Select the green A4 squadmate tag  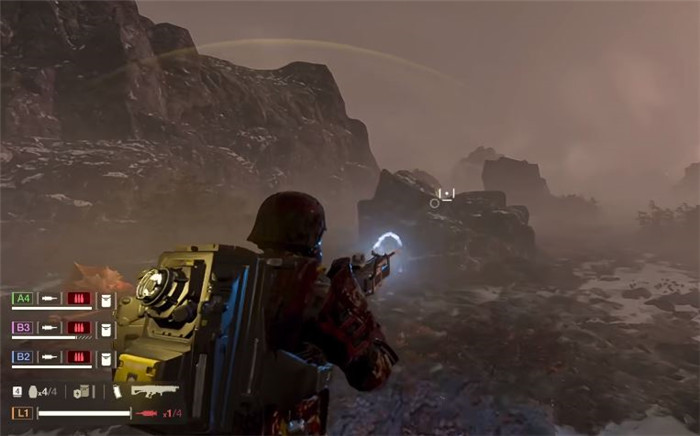[22, 298]
